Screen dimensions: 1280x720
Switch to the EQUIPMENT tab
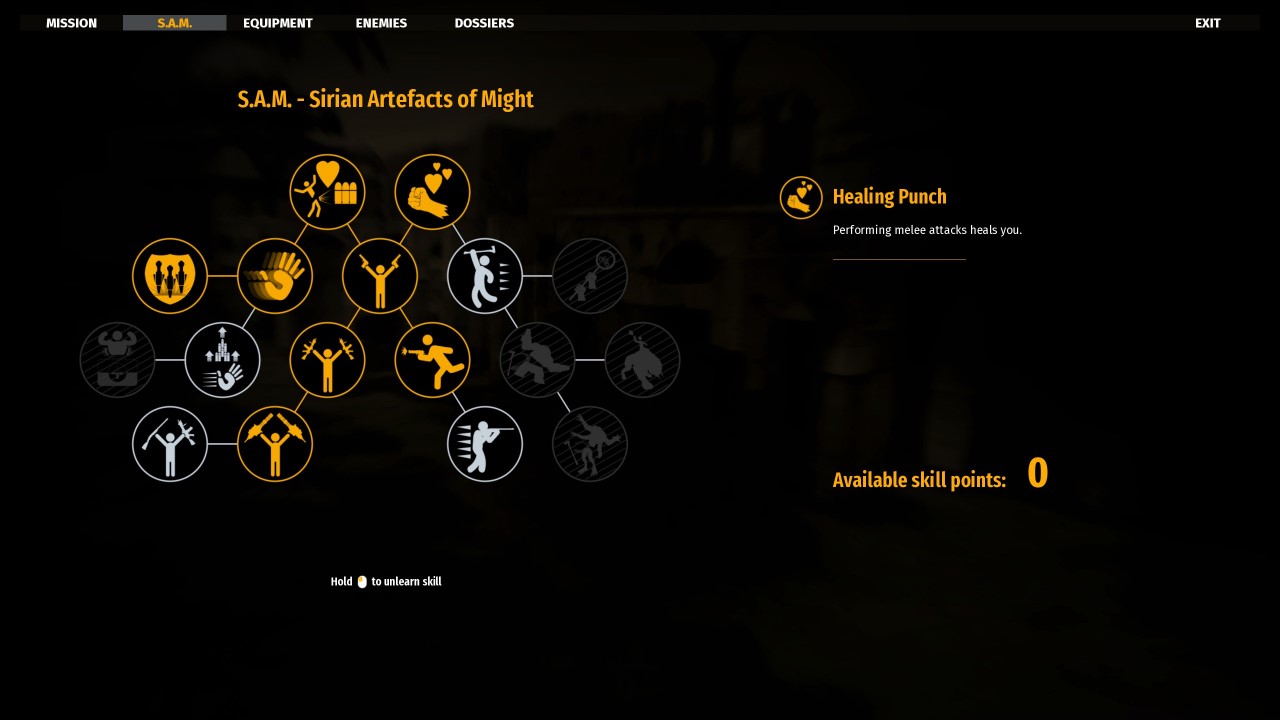click(x=278, y=22)
